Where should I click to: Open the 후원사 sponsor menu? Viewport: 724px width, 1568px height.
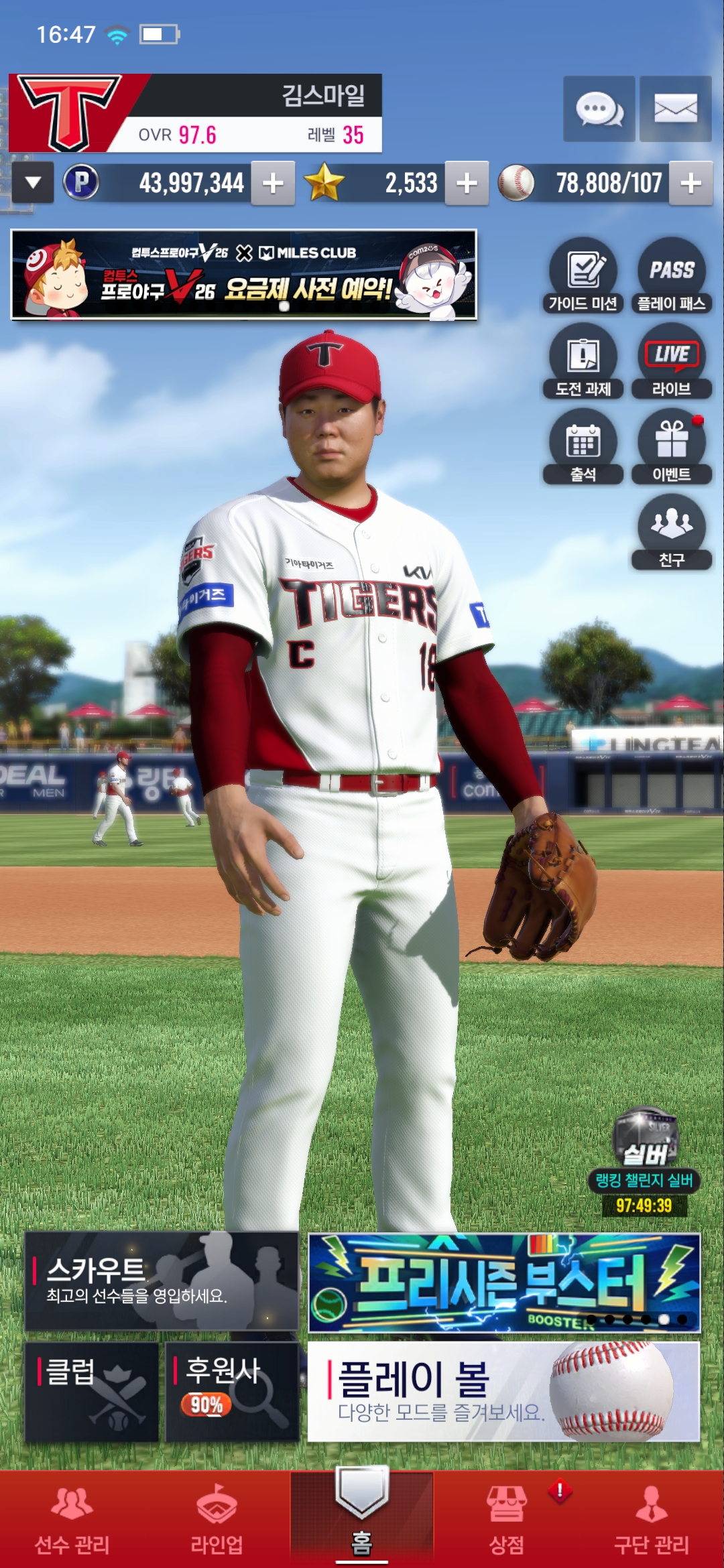point(232,1392)
